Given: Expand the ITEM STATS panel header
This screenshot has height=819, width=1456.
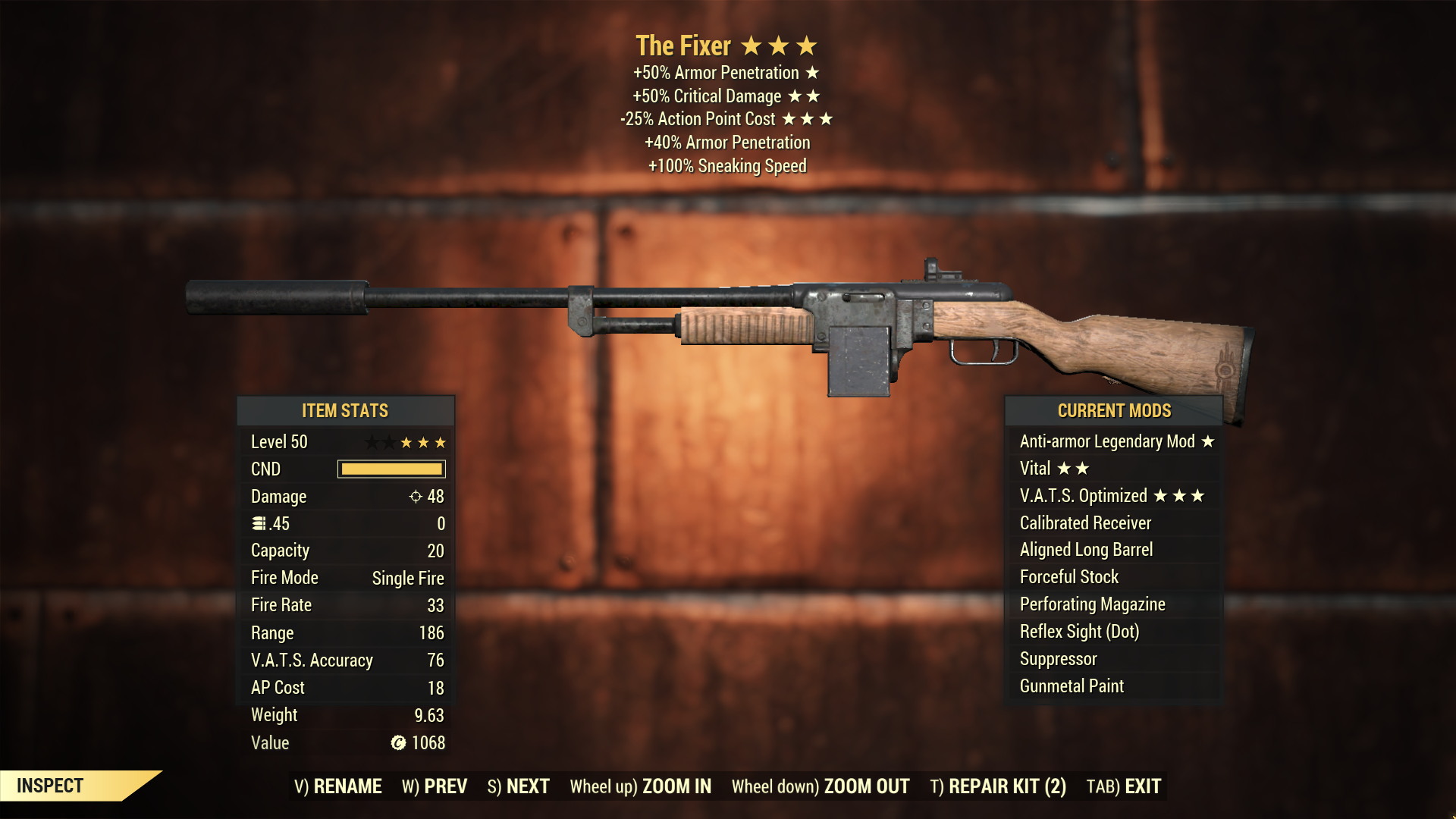Looking at the screenshot, I should point(345,410).
